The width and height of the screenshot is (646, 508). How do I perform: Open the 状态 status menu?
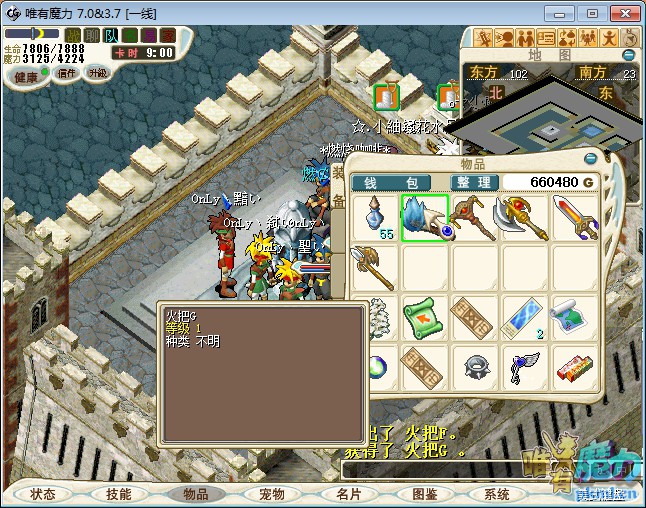43,494
